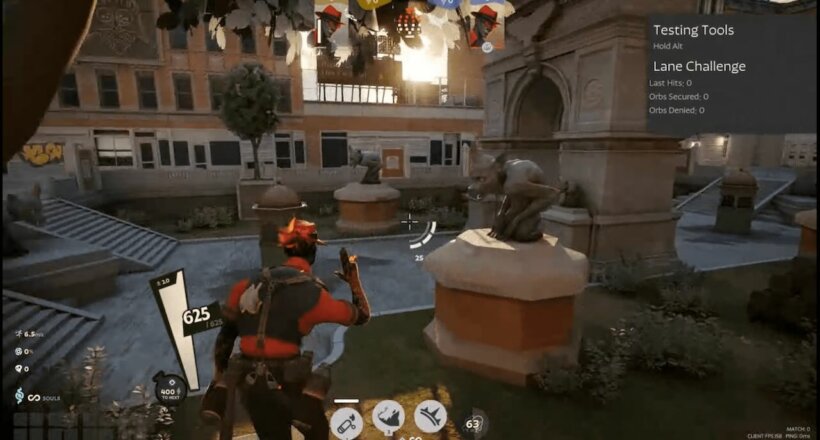Click the teal Souls currency icon
Screen dimensions: 820x440
pyautogui.click(x=19, y=397)
